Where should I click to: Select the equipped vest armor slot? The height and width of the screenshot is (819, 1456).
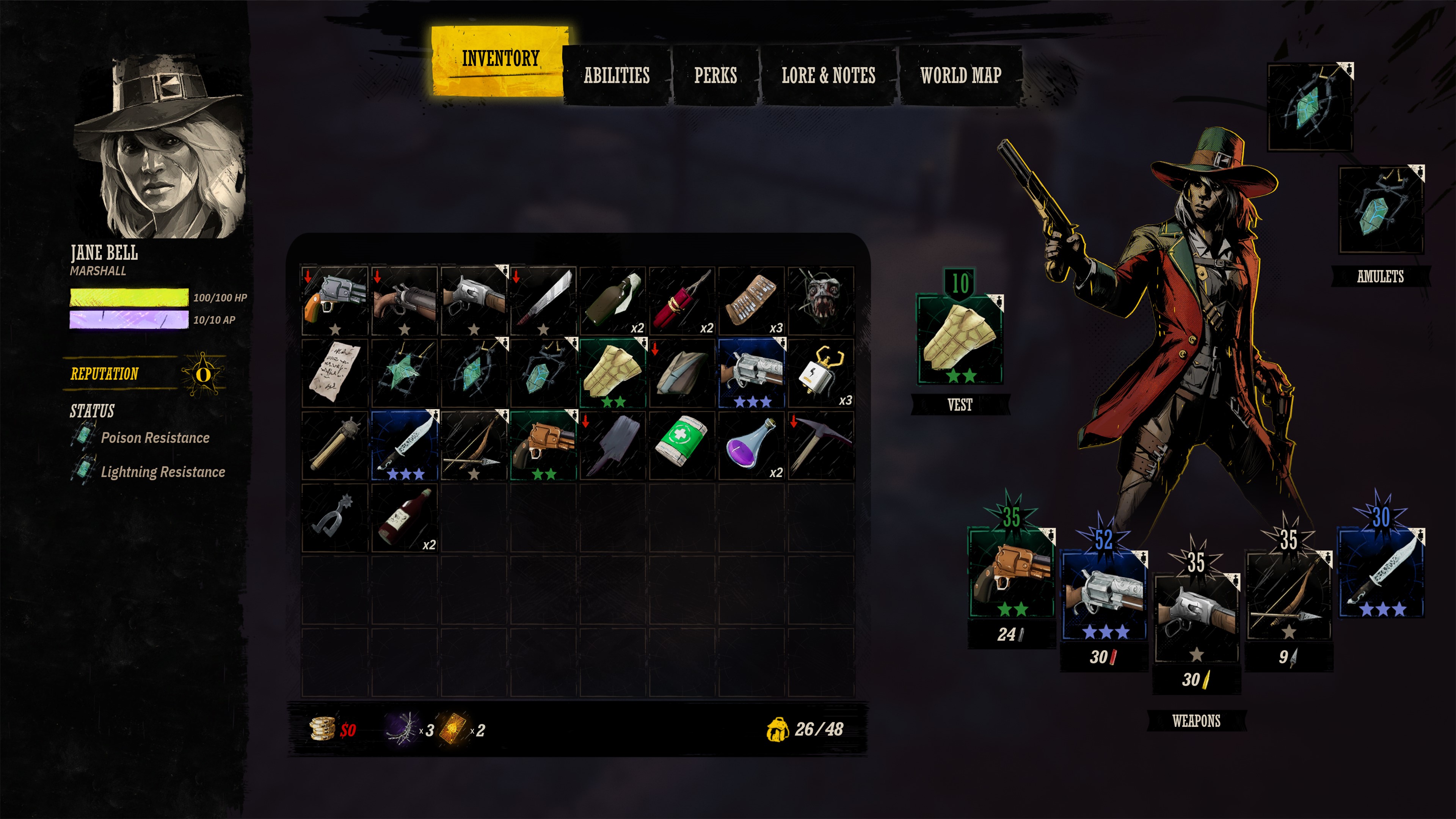960,339
